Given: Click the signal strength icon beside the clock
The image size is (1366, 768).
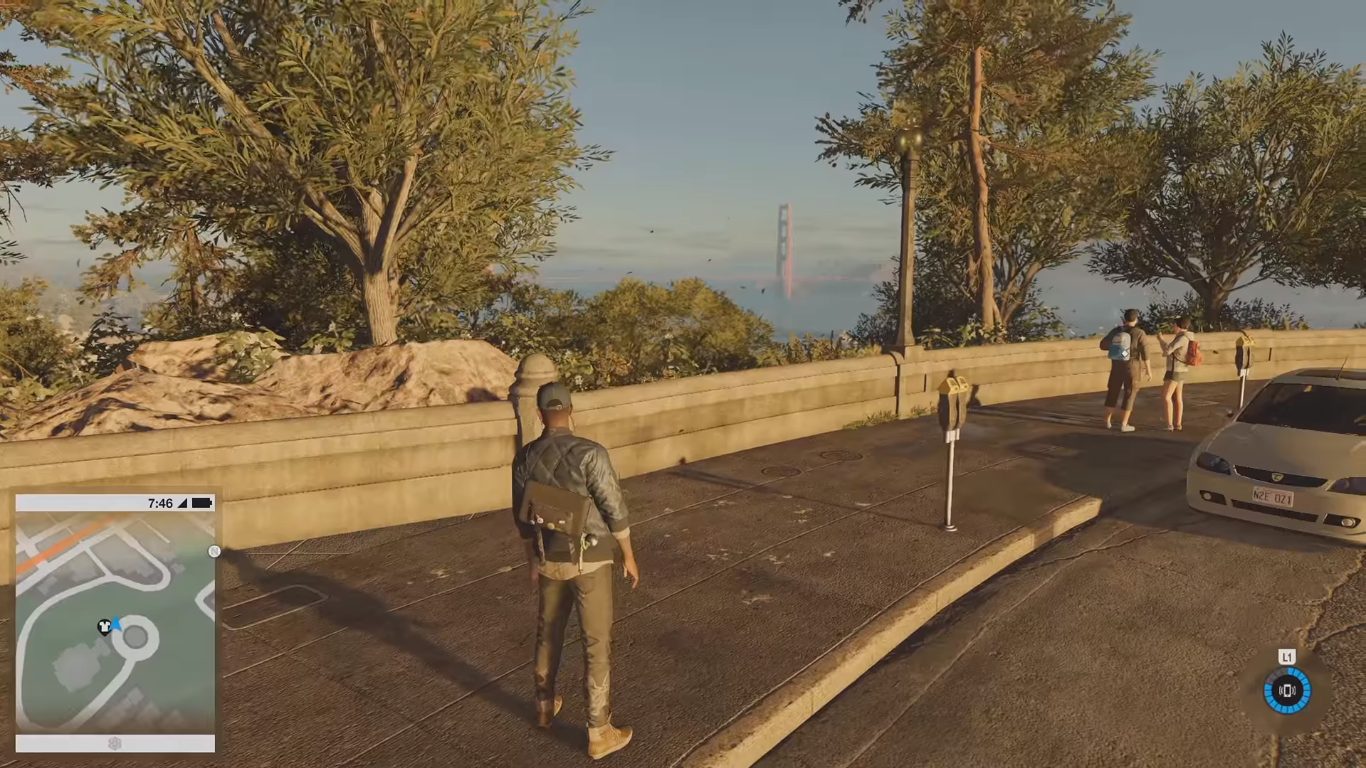Looking at the screenshot, I should click(181, 502).
